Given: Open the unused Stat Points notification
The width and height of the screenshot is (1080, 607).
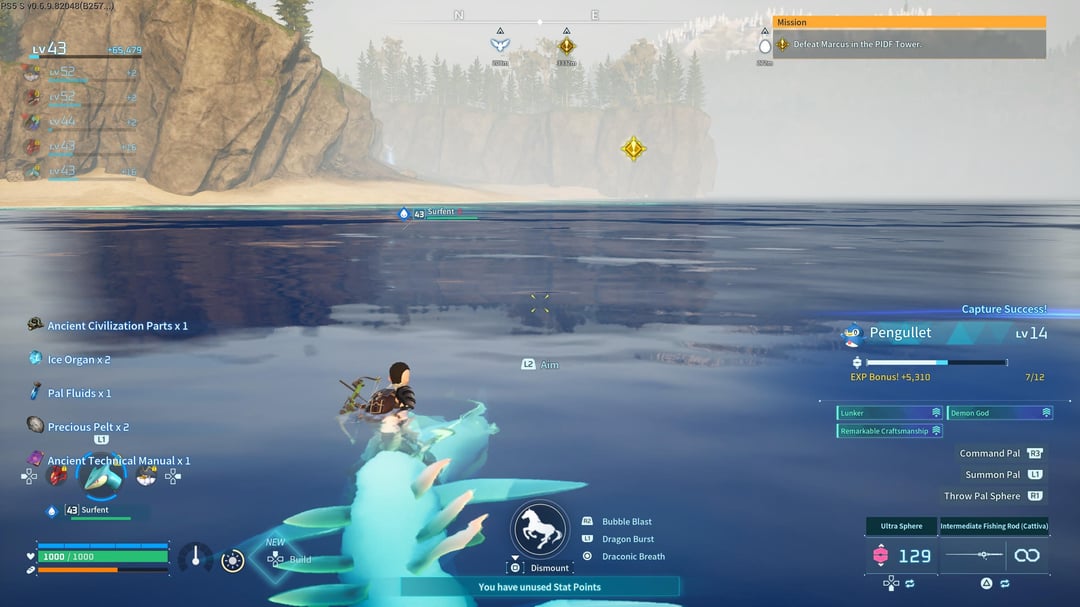Looking at the screenshot, I should pos(539,587).
